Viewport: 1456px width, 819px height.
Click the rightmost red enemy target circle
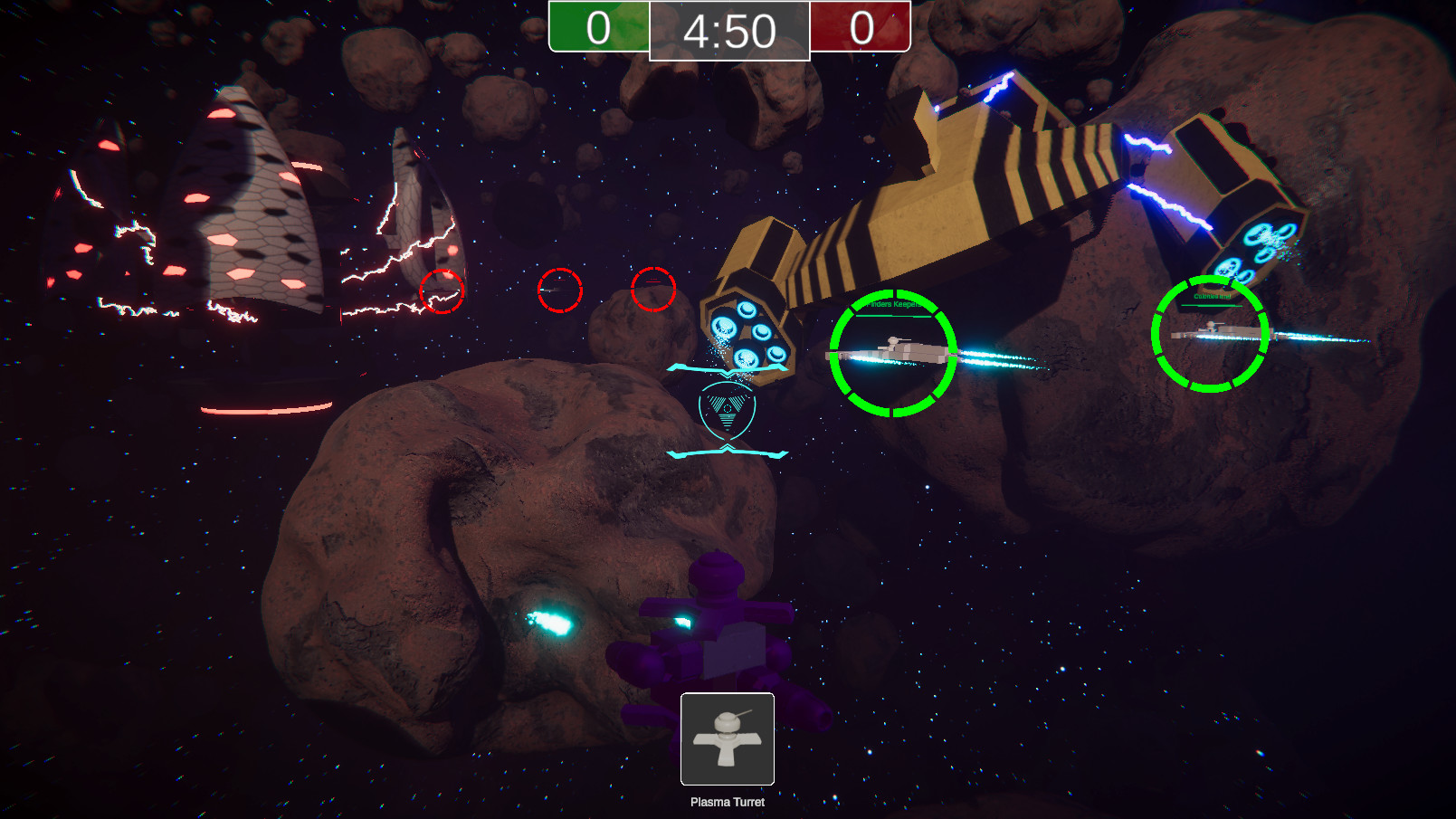pyautogui.click(x=654, y=288)
